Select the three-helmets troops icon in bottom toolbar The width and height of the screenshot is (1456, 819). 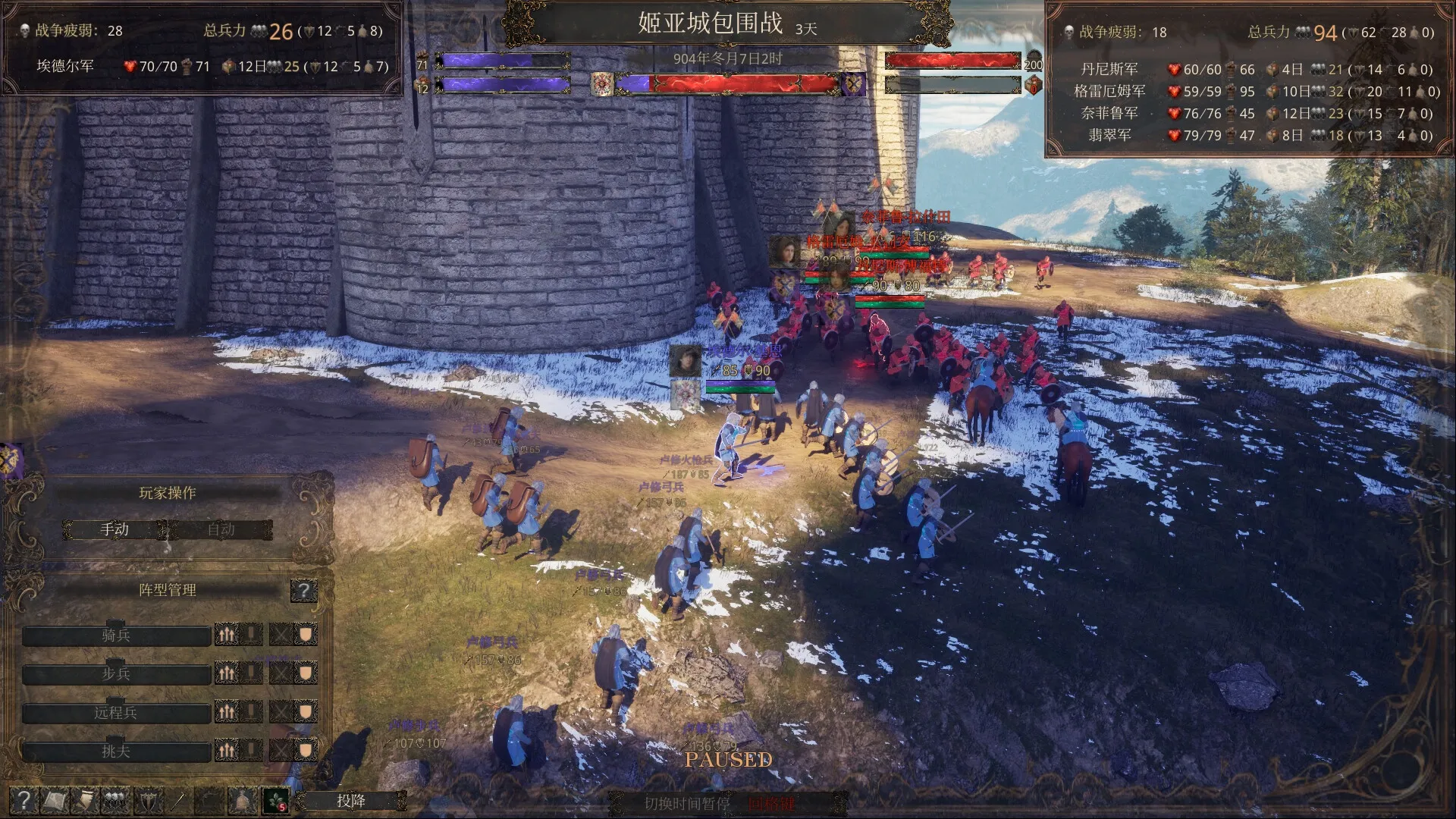(x=115, y=800)
